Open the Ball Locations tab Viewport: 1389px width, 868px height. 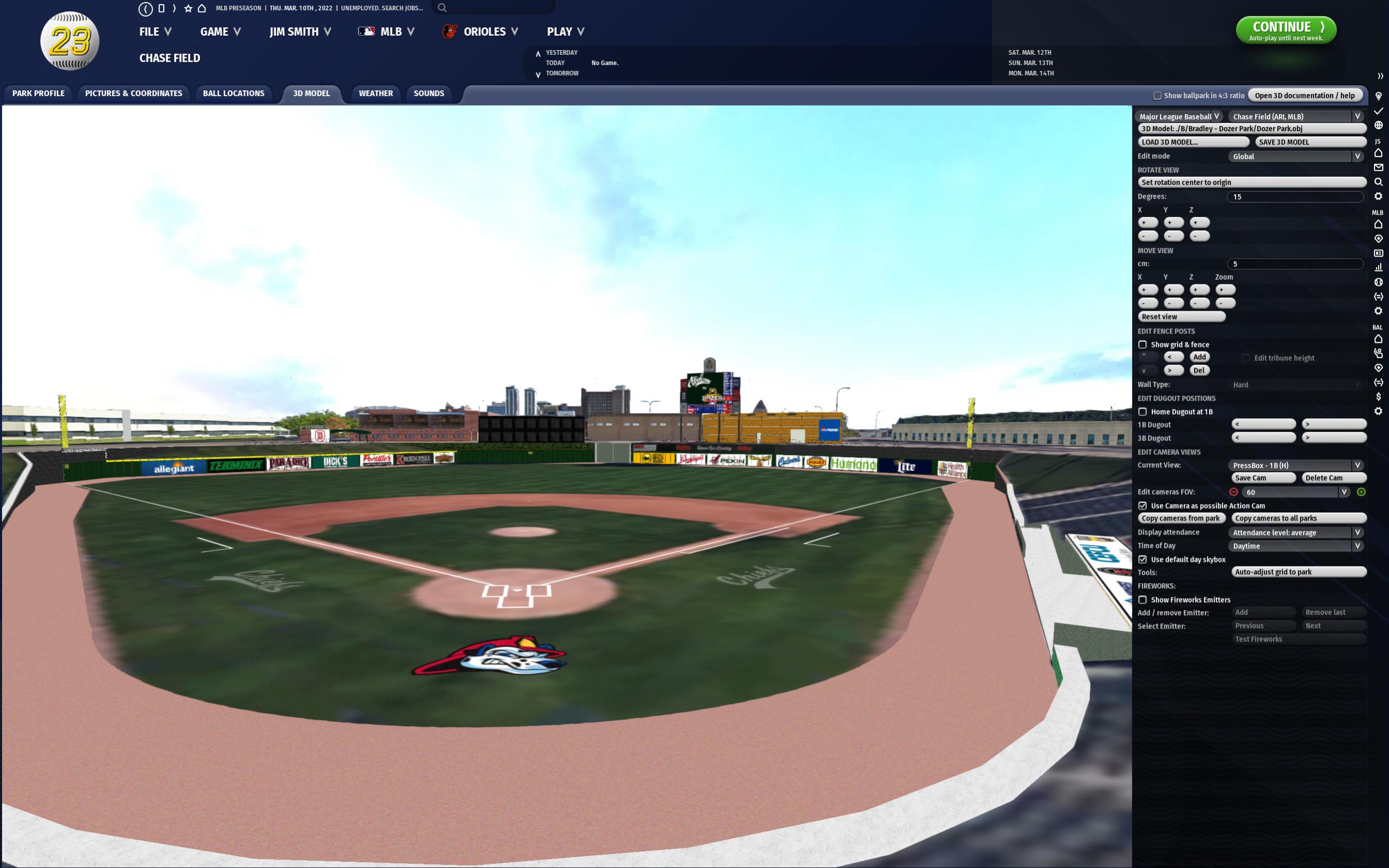234,94
